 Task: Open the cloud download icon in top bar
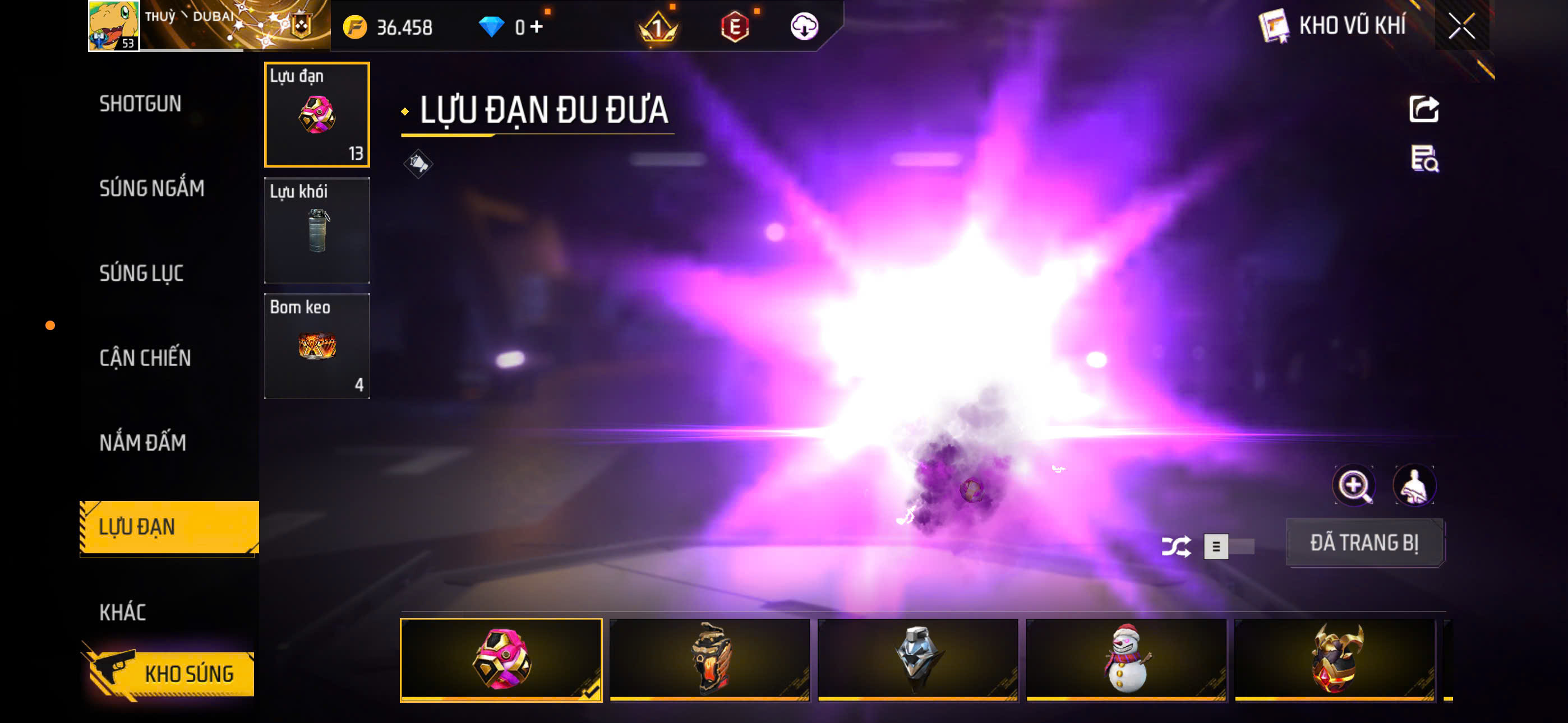(x=805, y=27)
